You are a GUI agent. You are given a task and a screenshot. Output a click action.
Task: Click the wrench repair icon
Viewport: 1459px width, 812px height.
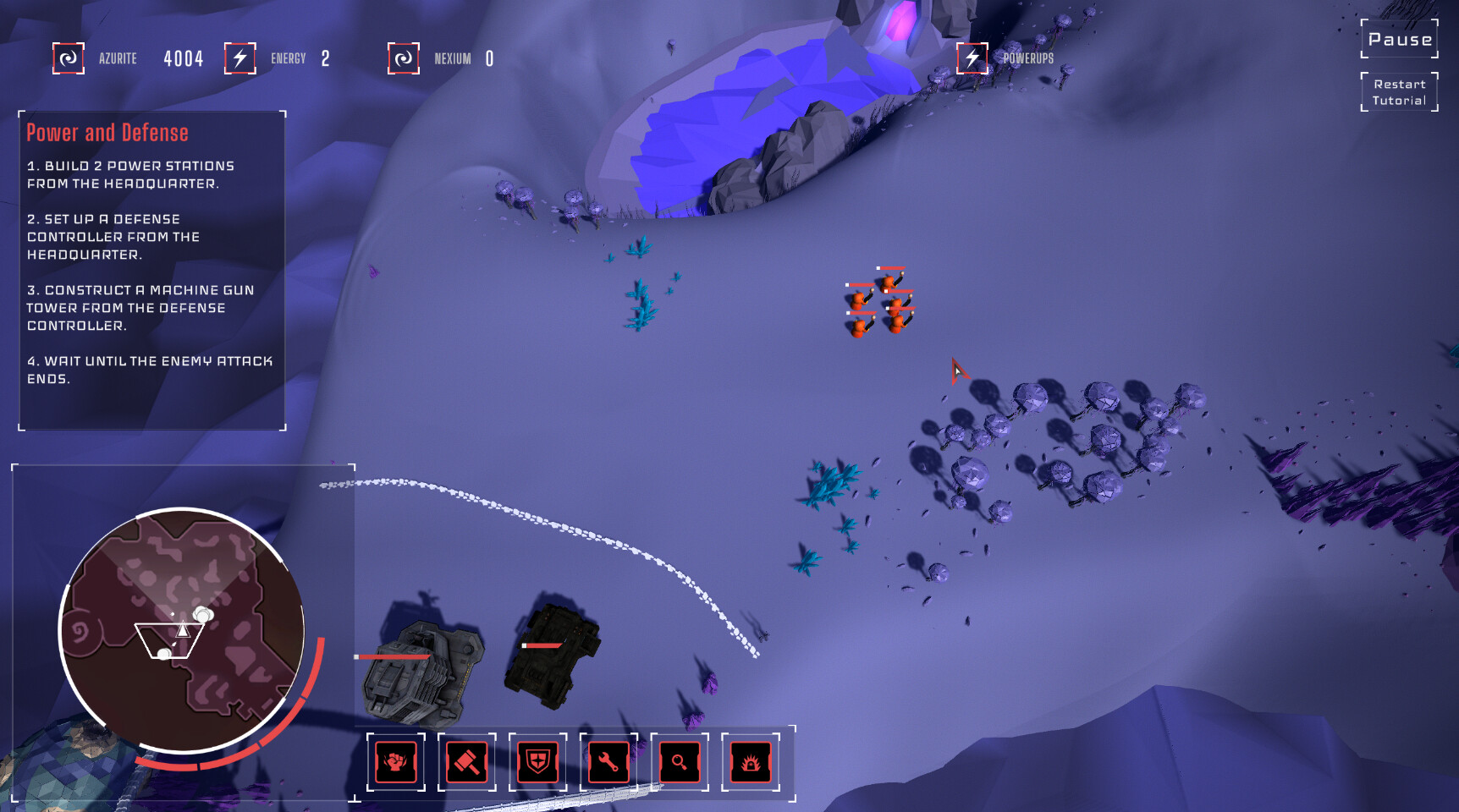pos(608,762)
